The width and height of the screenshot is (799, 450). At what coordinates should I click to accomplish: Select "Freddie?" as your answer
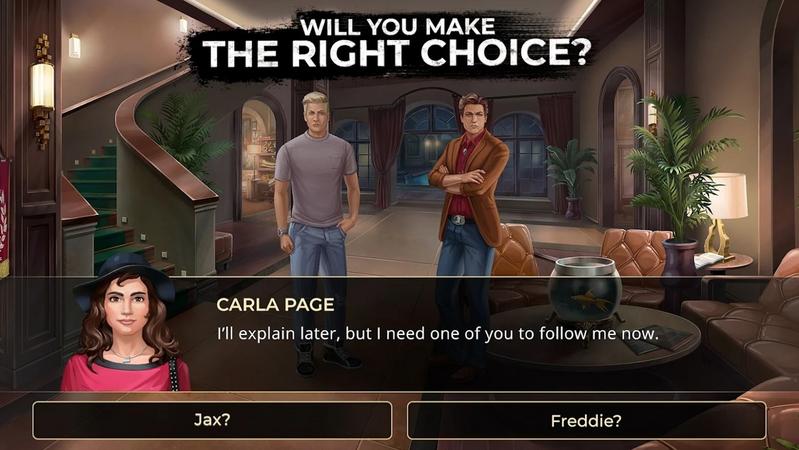586,420
